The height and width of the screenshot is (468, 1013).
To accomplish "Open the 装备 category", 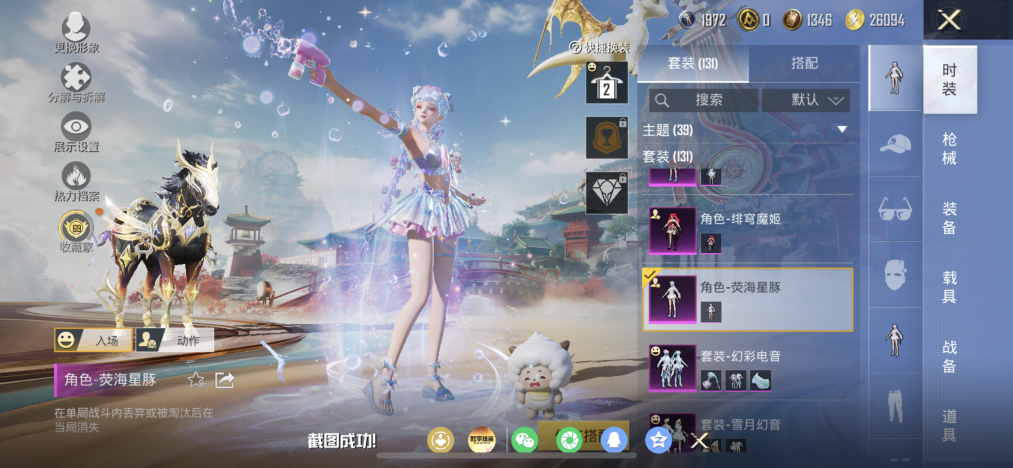I will point(949,217).
